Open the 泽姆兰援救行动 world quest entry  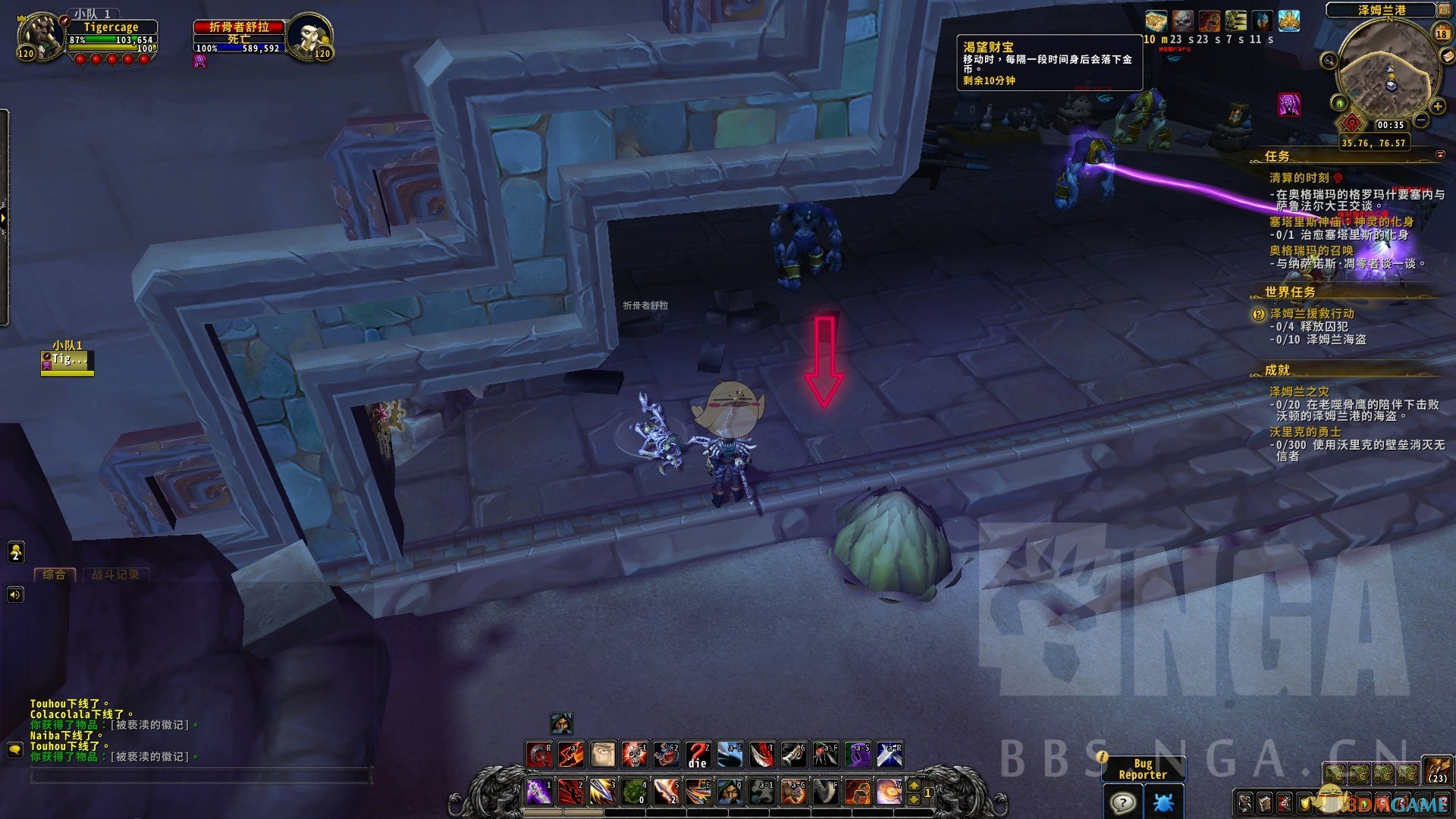click(1312, 313)
